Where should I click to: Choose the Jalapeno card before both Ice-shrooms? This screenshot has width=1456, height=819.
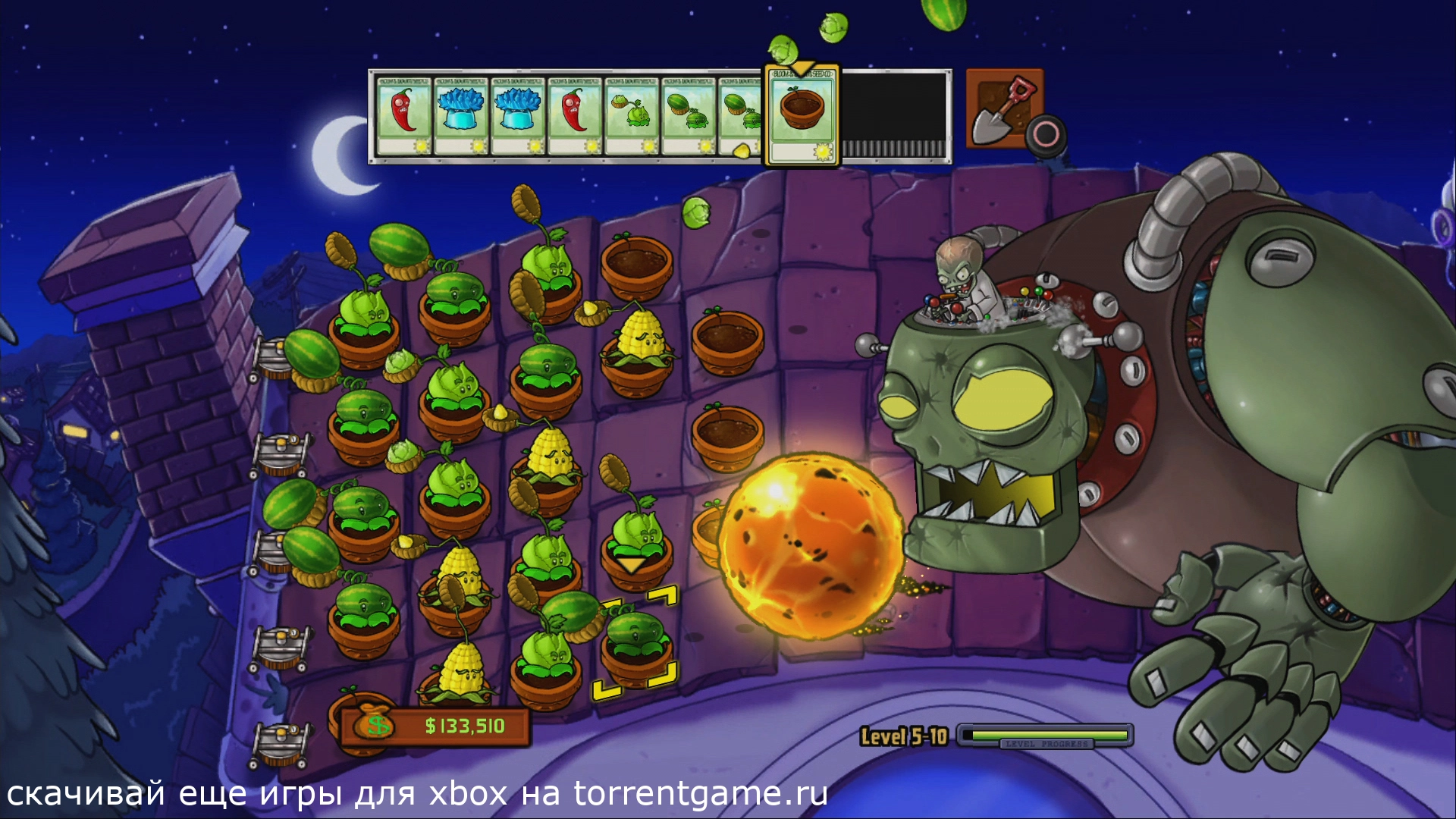coord(404,115)
